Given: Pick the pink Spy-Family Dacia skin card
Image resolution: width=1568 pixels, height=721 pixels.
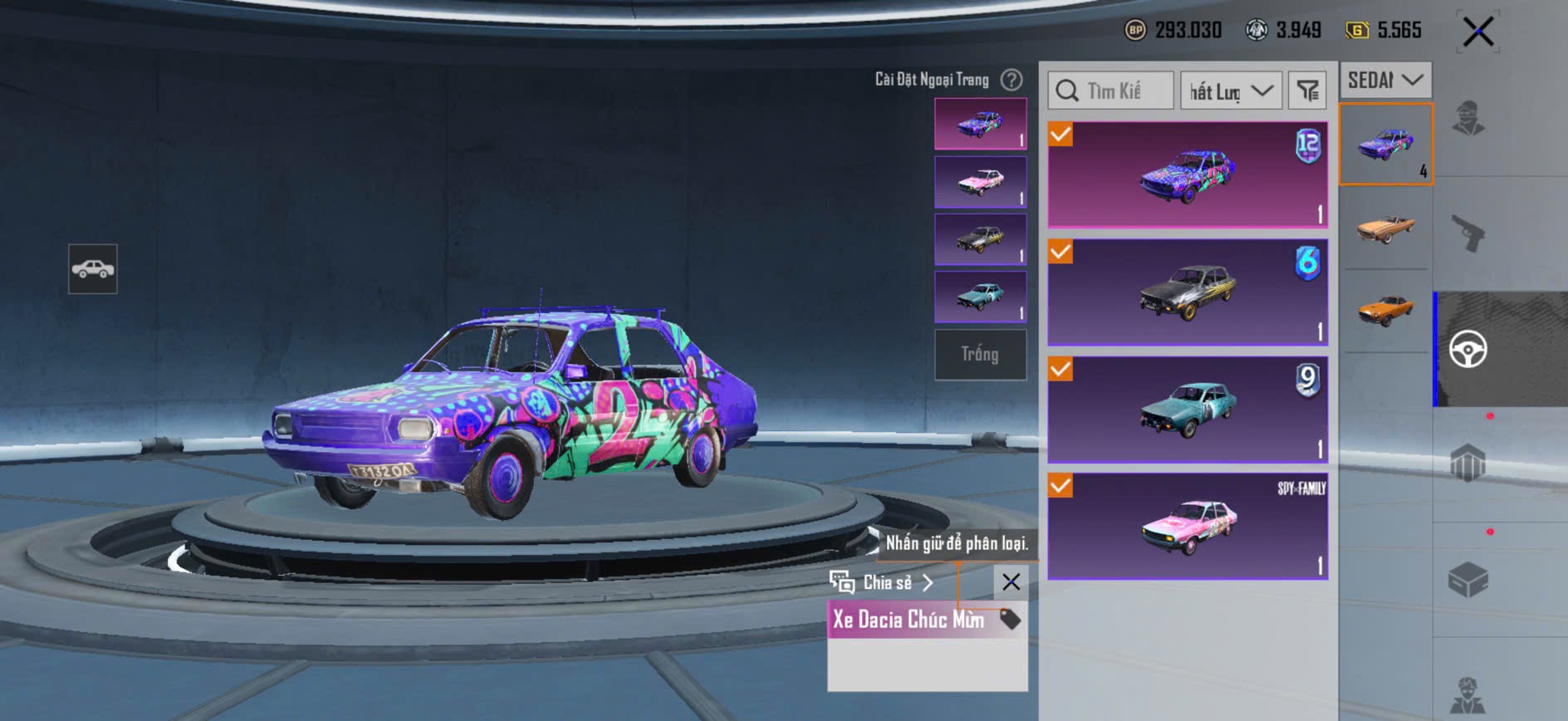Looking at the screenshot, I should (1188, 527).
